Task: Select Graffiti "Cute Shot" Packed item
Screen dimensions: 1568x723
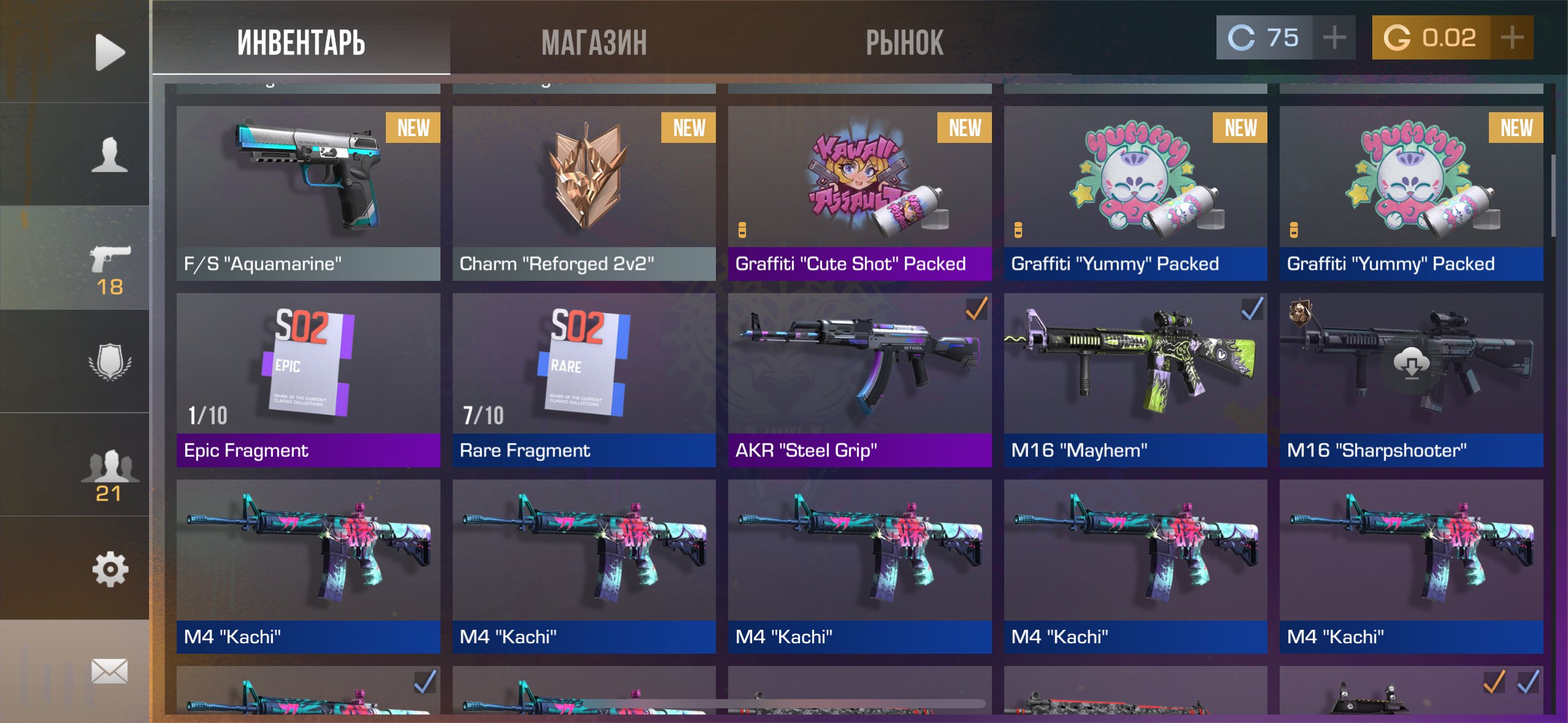Action: pyautogui.click(x=859, y=193)
